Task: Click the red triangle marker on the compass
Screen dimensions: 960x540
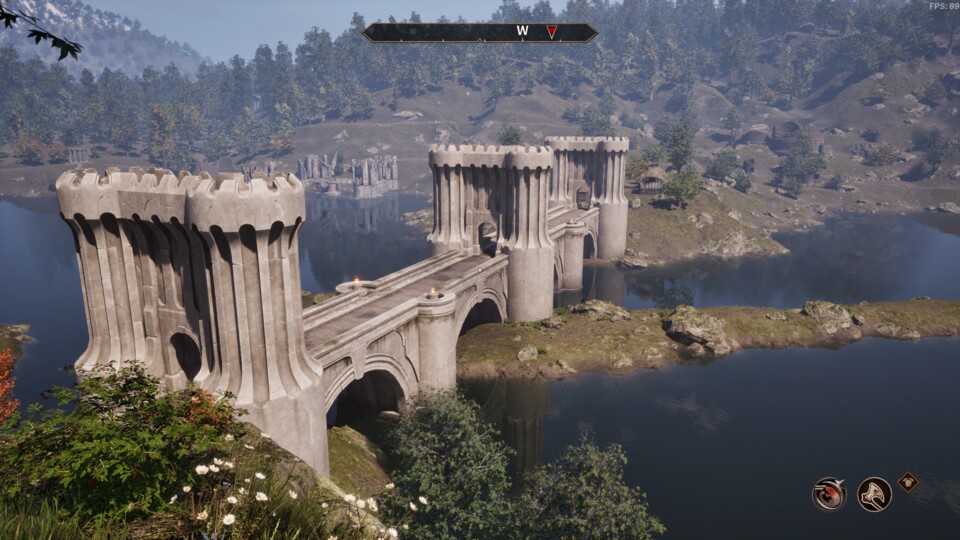Action: coord(551,32)
